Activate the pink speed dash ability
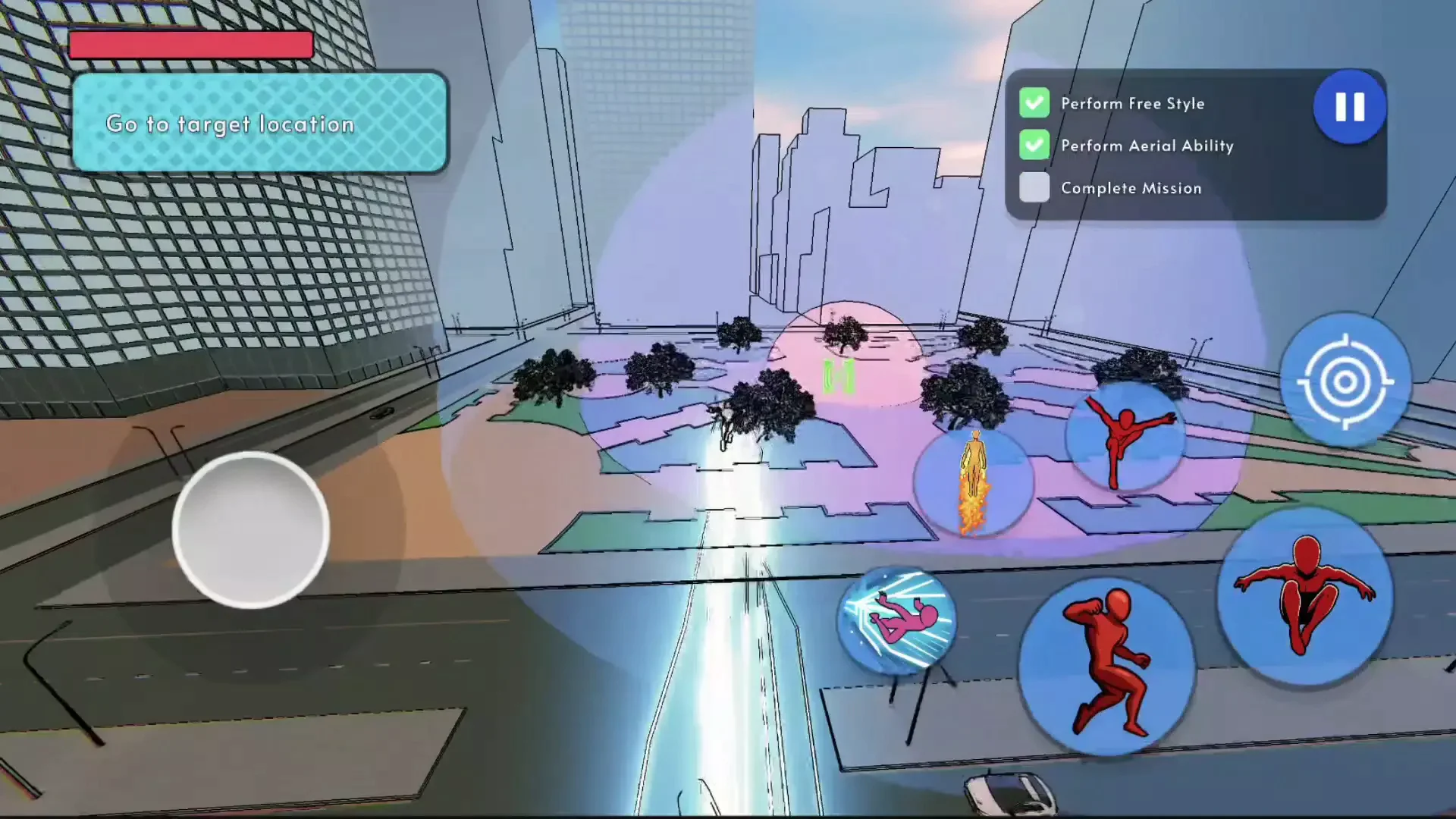The height and width of the screenshot is (819, 1456). (x=897, y=620)
